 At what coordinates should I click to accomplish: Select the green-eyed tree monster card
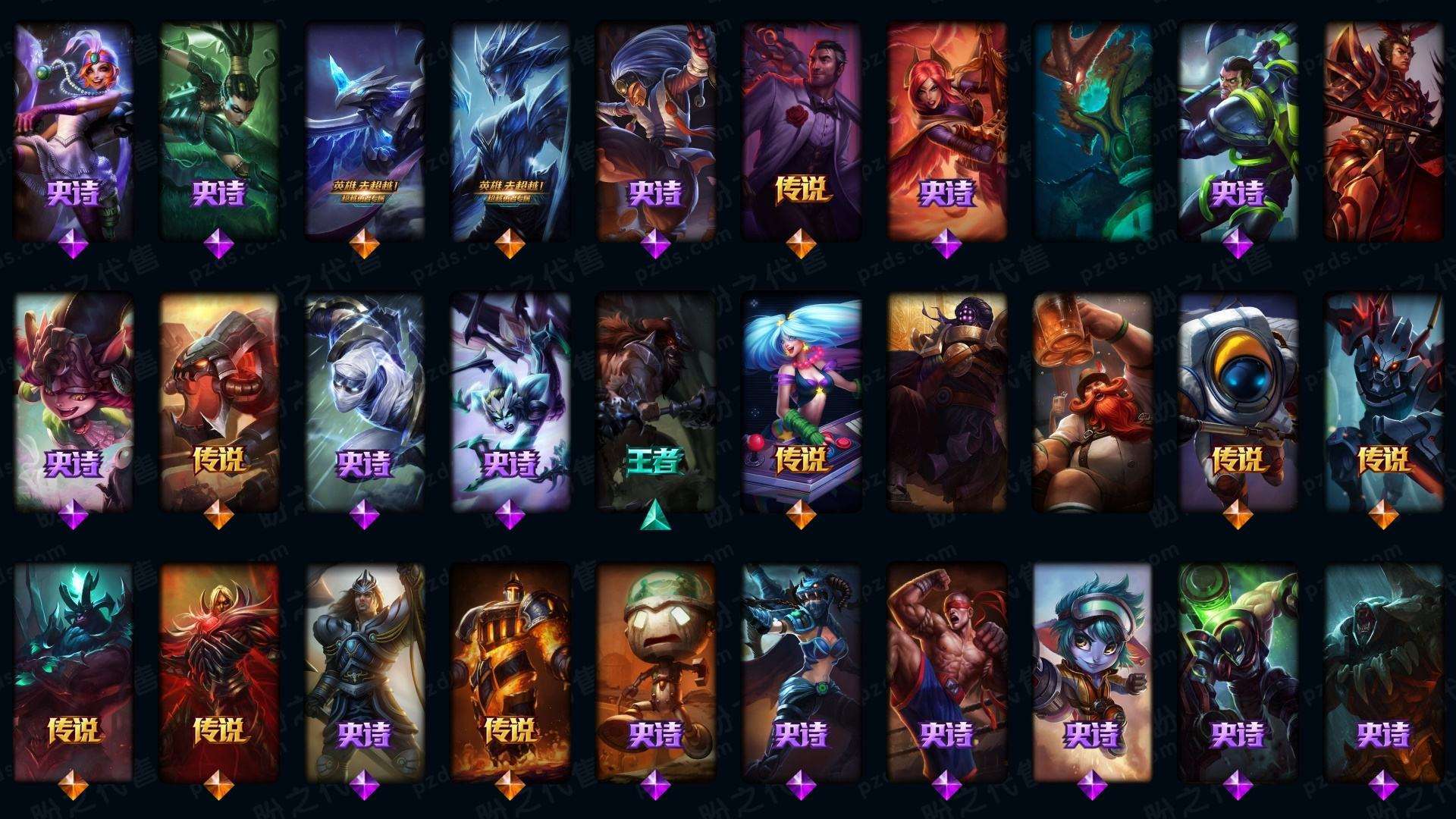click(x=1092, y=129)
